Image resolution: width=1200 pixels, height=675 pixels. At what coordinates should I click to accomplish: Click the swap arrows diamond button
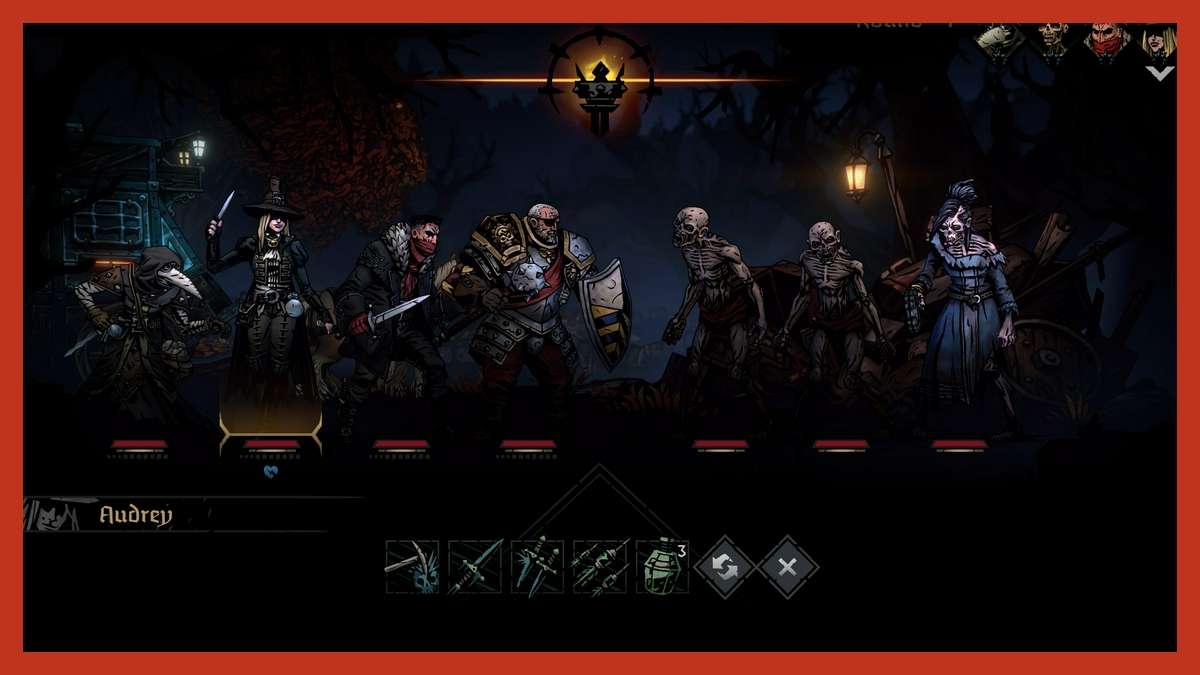tap(725, 567)
